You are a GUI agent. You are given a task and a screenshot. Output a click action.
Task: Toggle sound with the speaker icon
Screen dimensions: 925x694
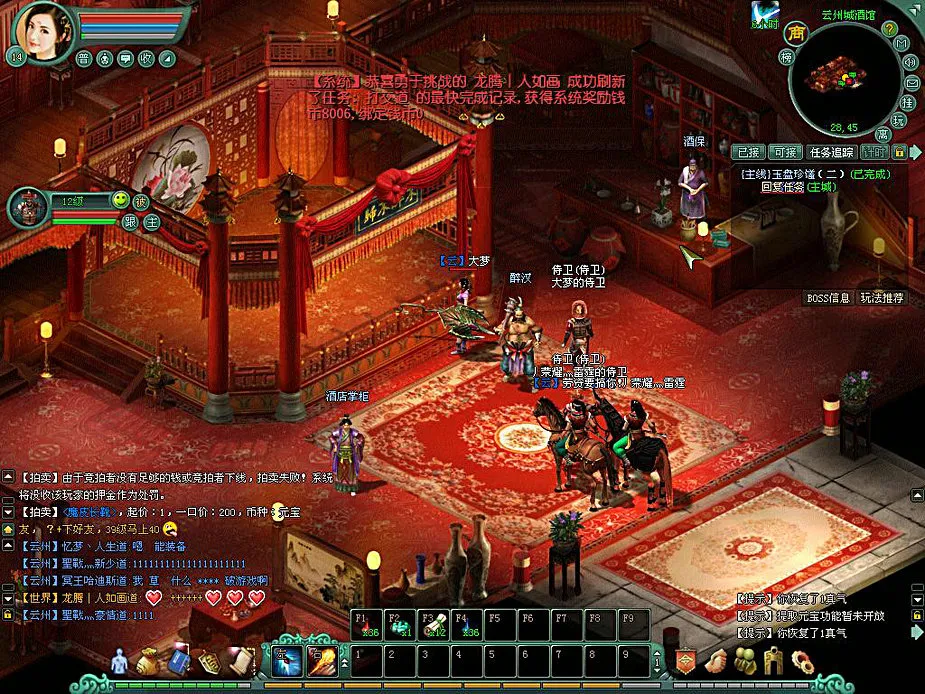pos(910,62)
